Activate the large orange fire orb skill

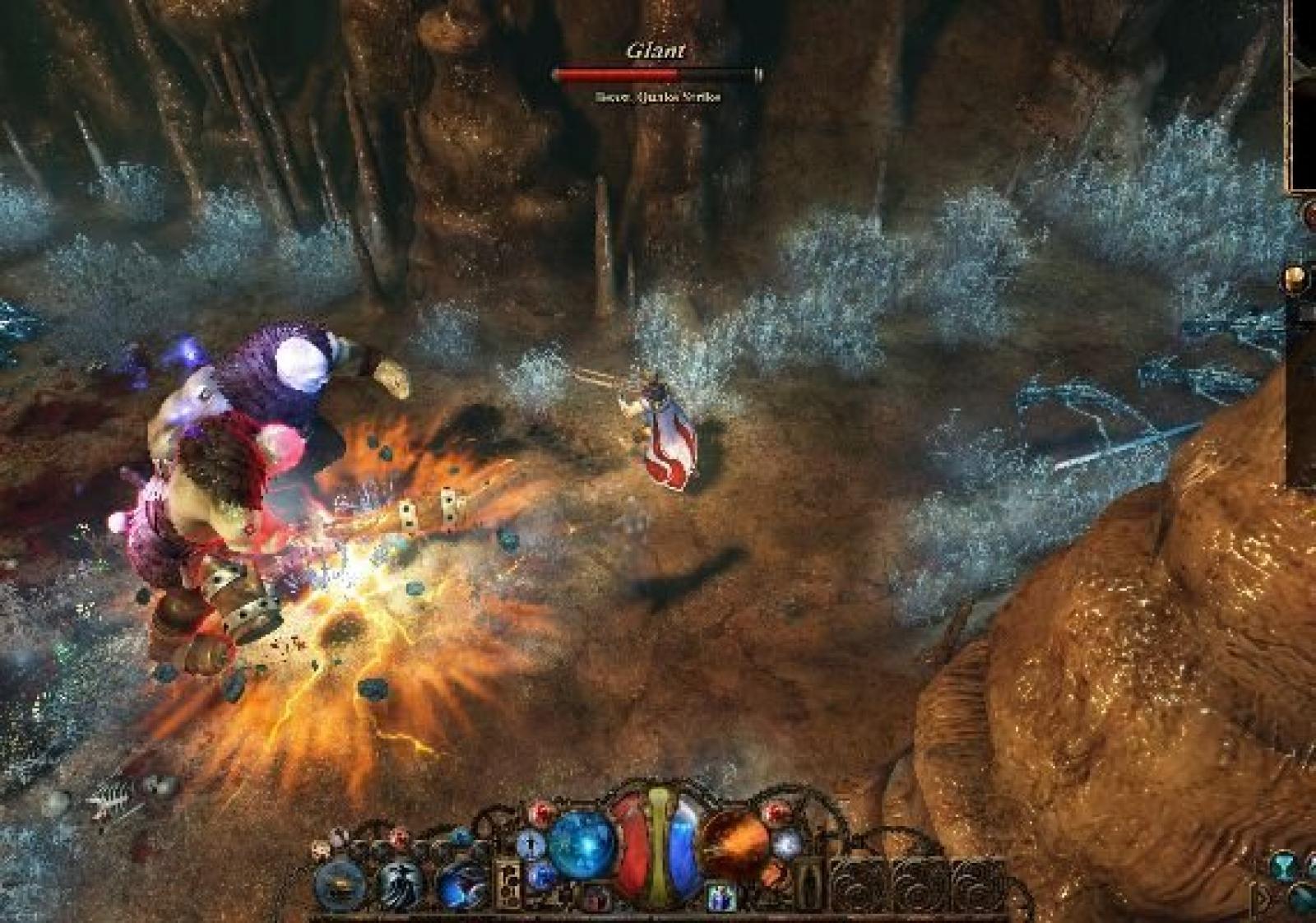pos(734,846)
